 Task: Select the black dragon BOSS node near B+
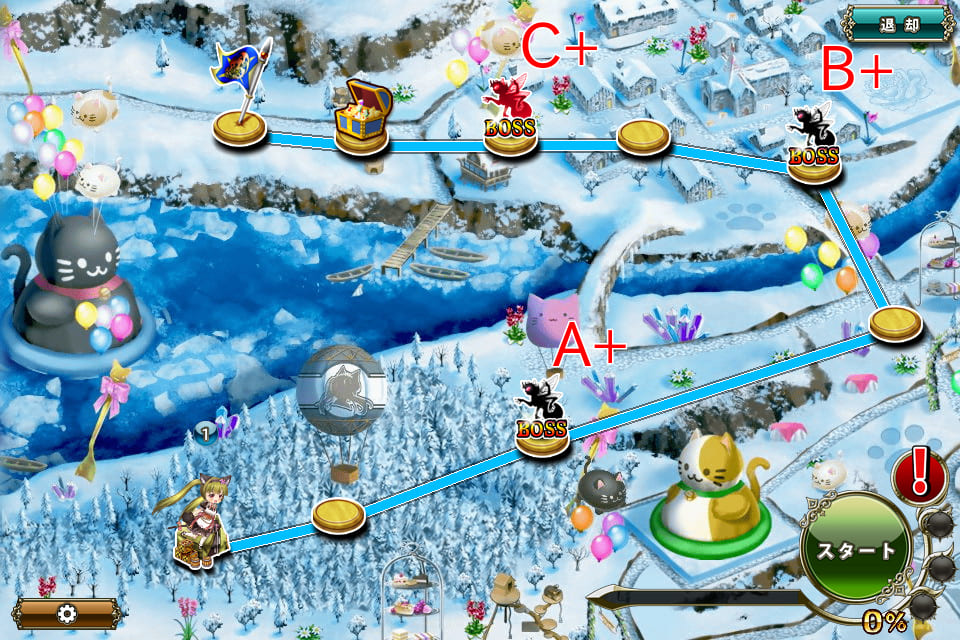pos(814,149)
